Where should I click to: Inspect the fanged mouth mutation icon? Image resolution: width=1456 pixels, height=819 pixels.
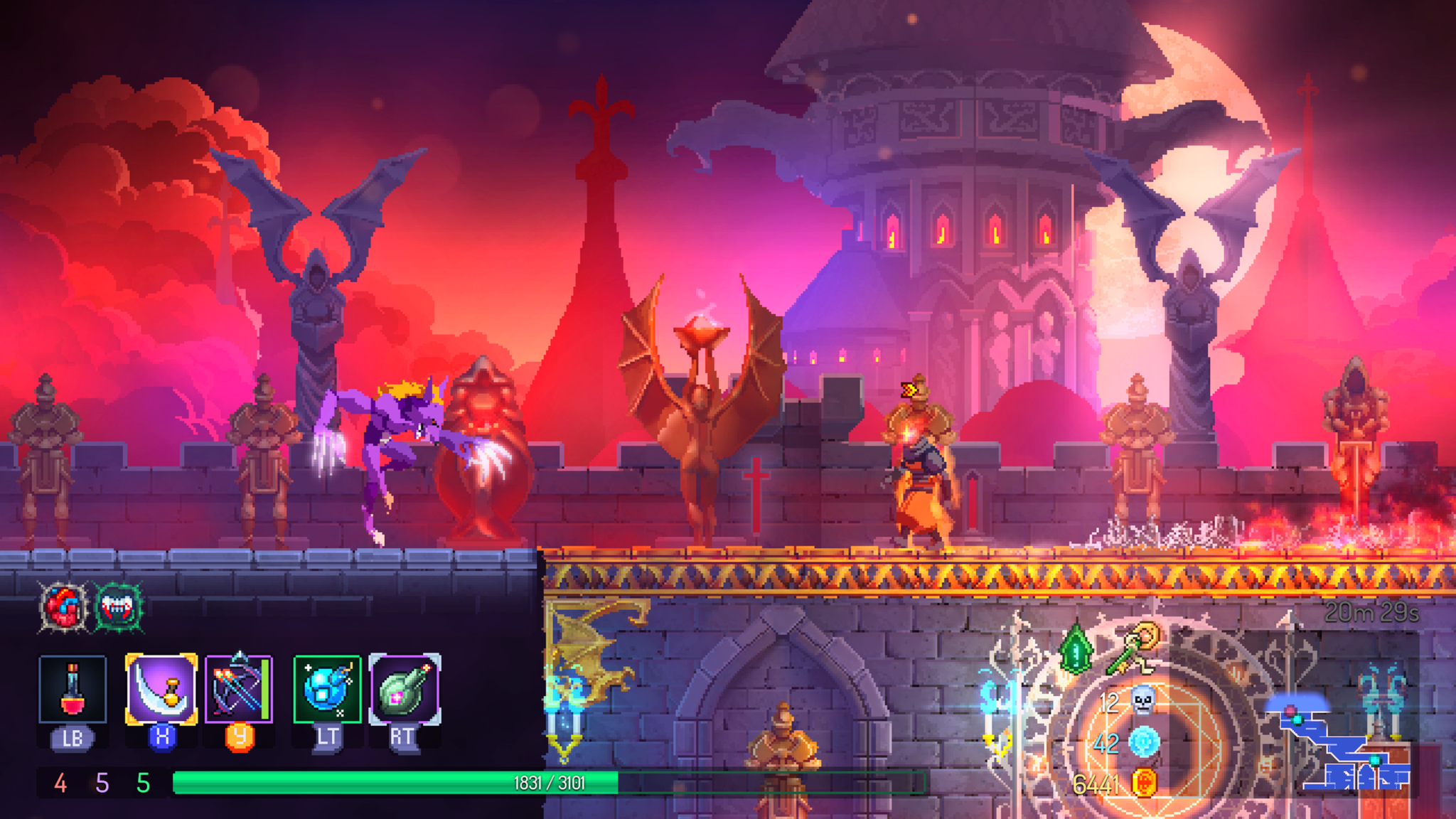[x=118, y=606]
